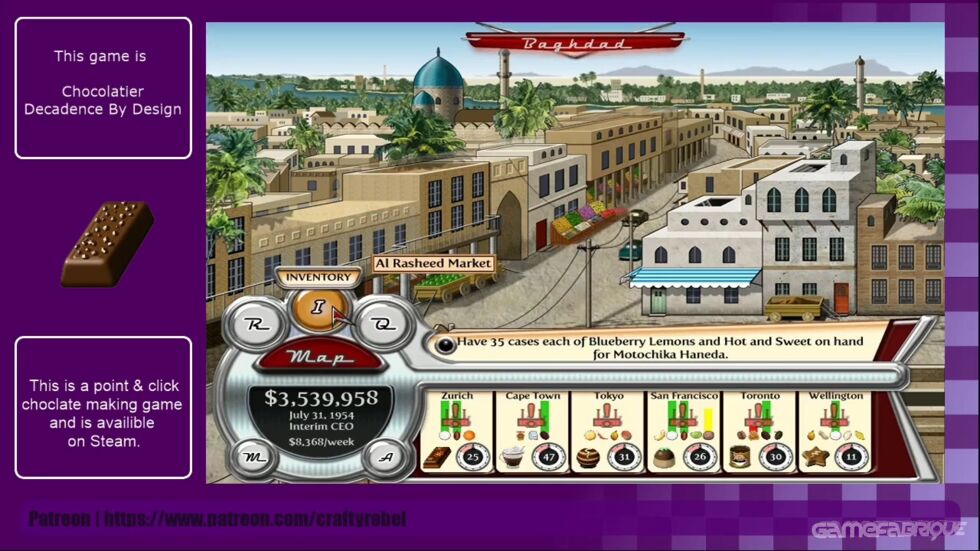
Task: Open the world Map
Action: tap(317, 357)
